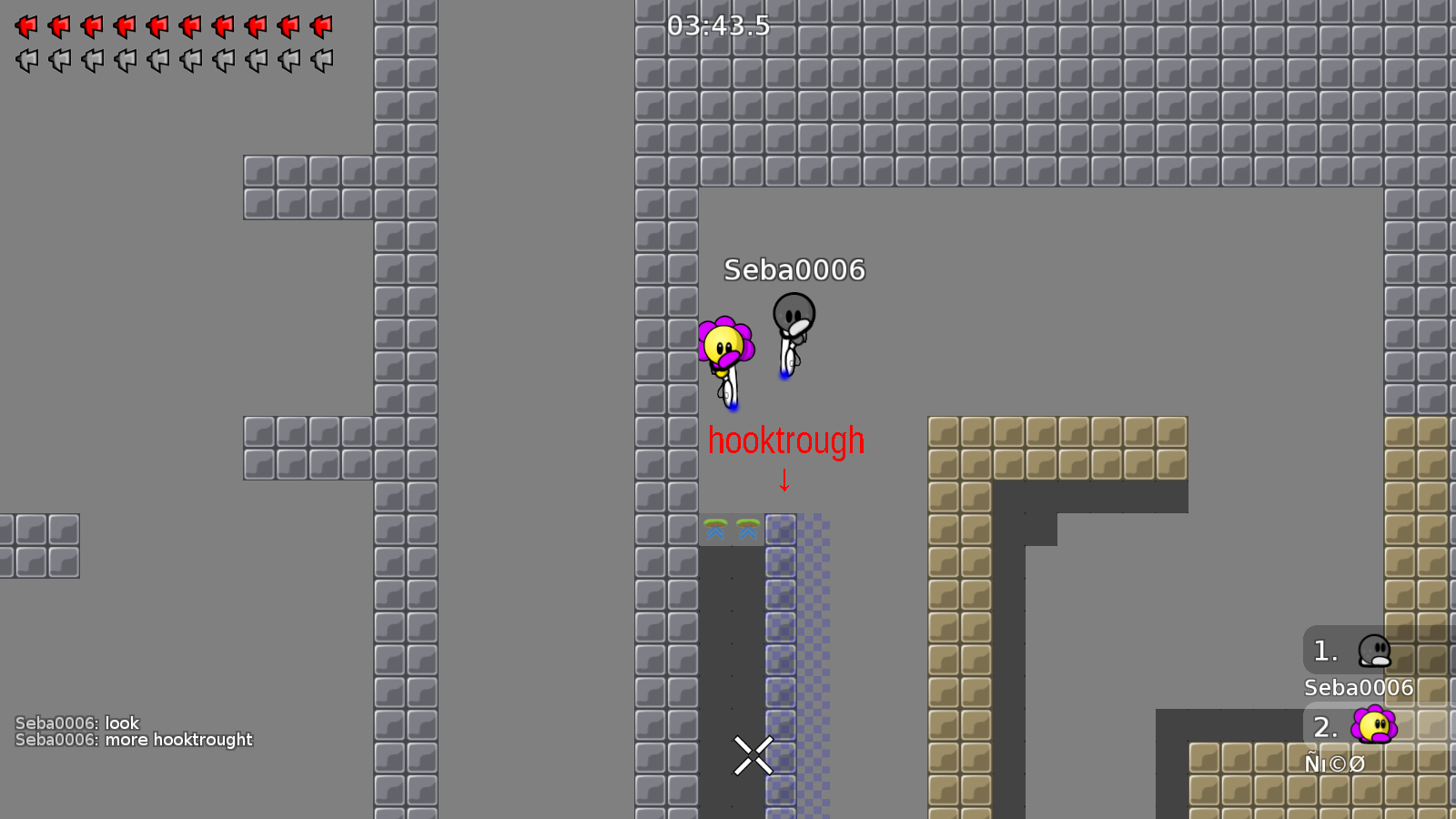
Task: Select the first grey flag icon
Action: point(25,60)
